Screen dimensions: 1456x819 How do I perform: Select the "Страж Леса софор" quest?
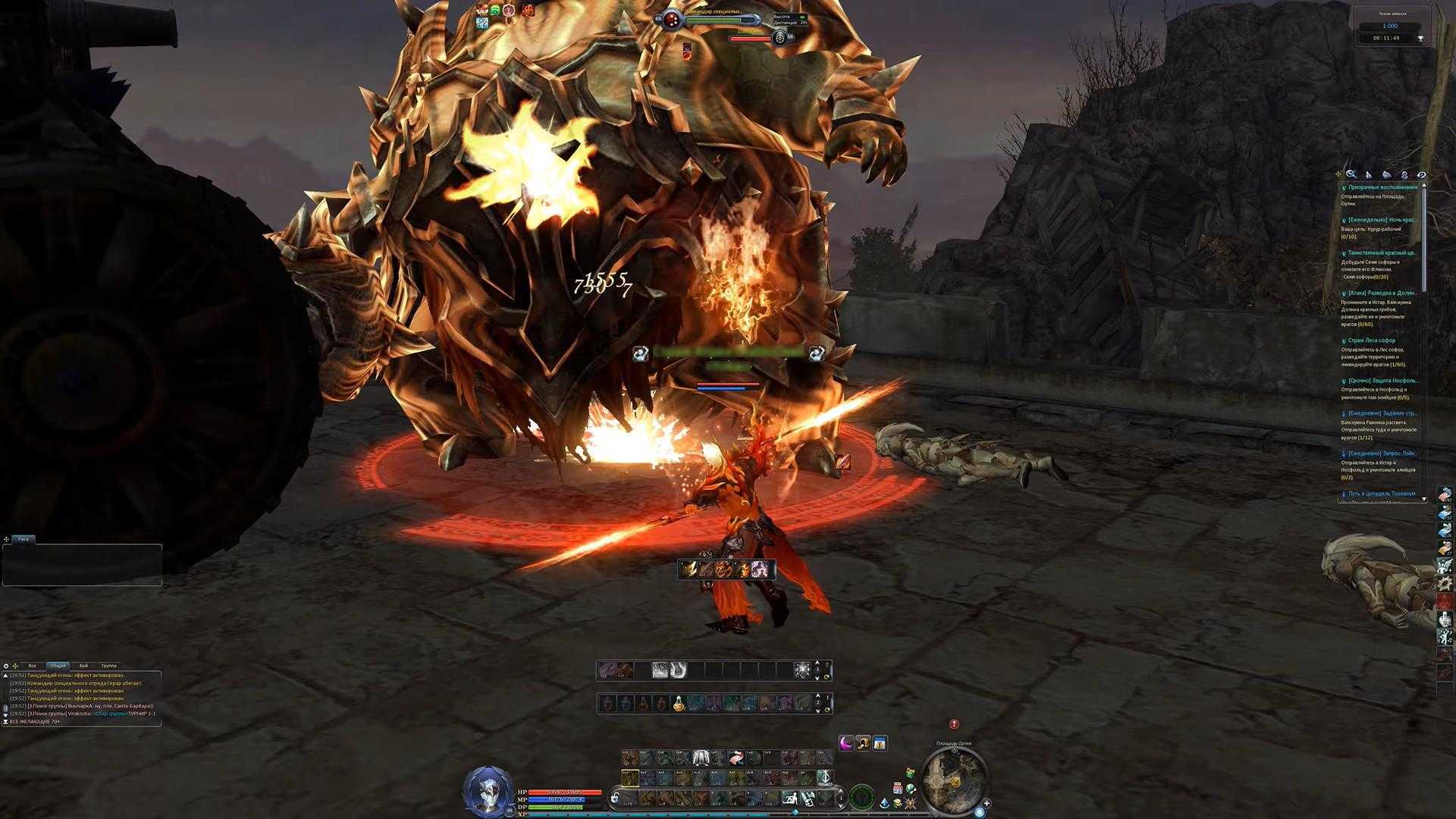pyautogui.click(x=1371, y=340)
